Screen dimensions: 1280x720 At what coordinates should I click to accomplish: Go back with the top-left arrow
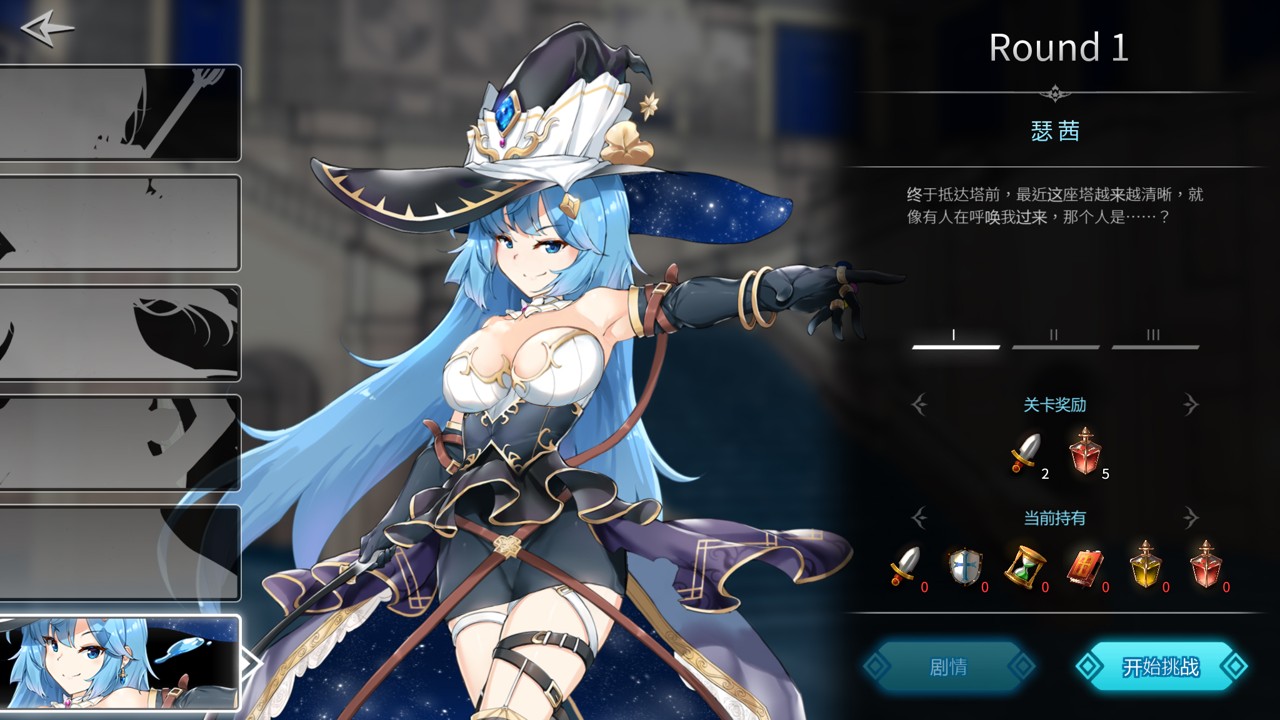(47, 28)
